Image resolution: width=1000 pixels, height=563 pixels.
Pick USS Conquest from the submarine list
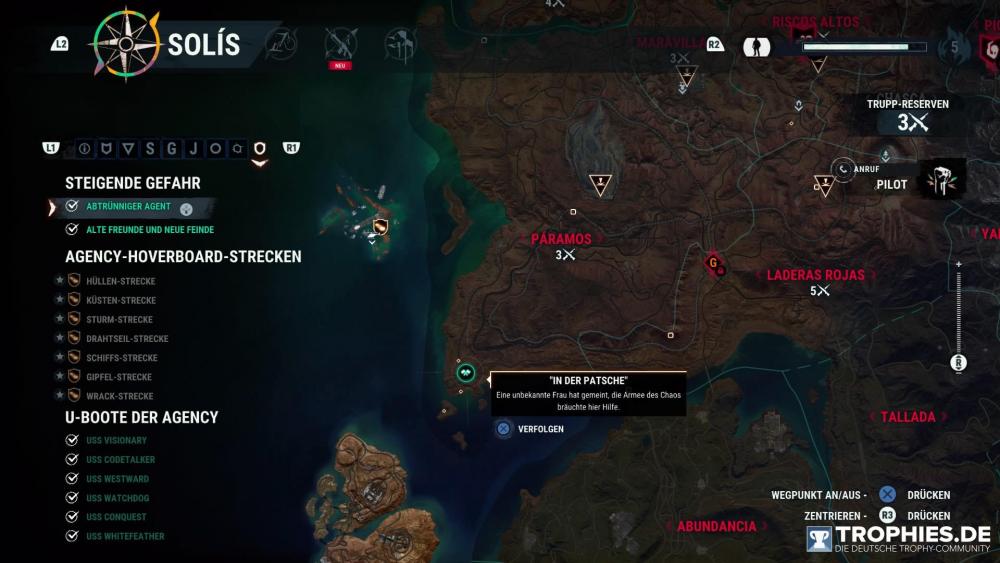116,517
